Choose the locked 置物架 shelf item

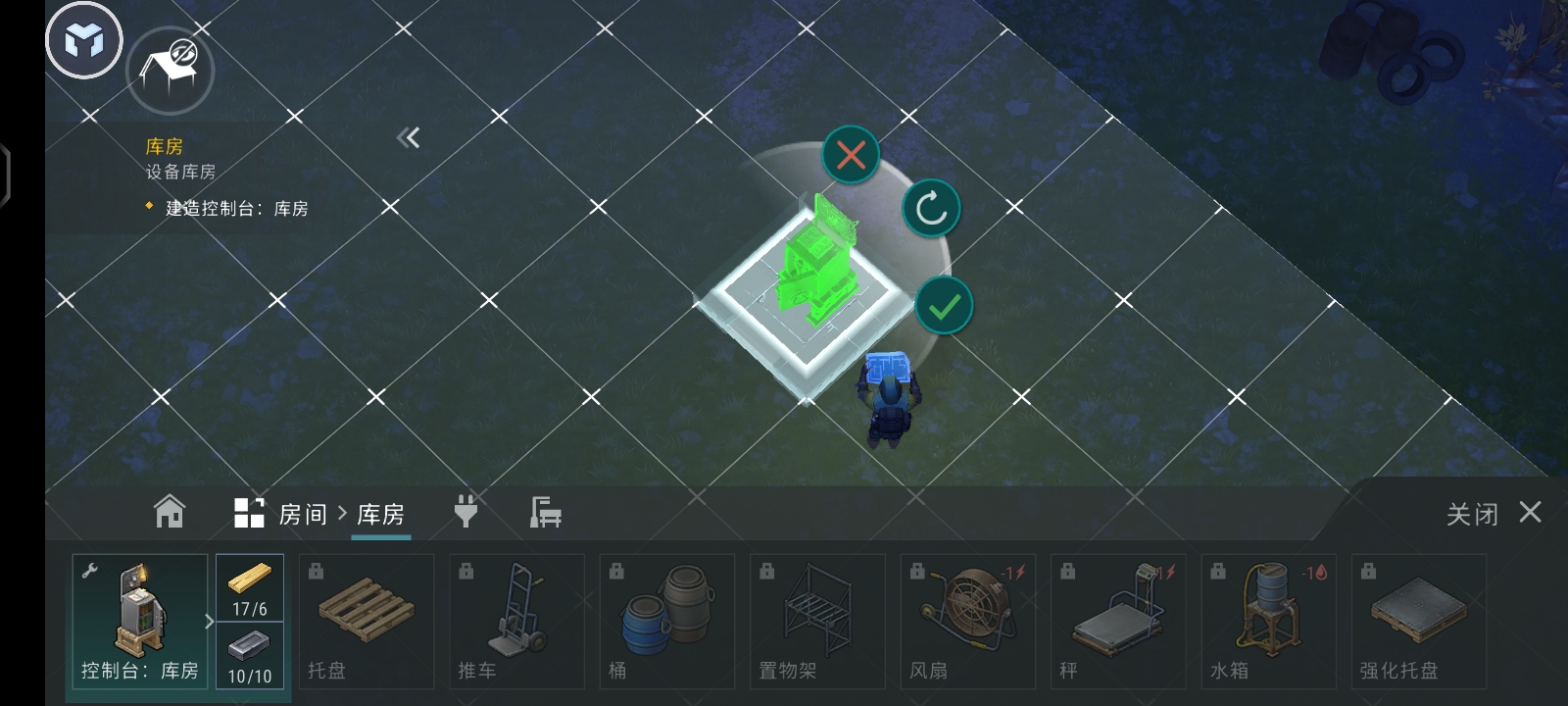817,621
